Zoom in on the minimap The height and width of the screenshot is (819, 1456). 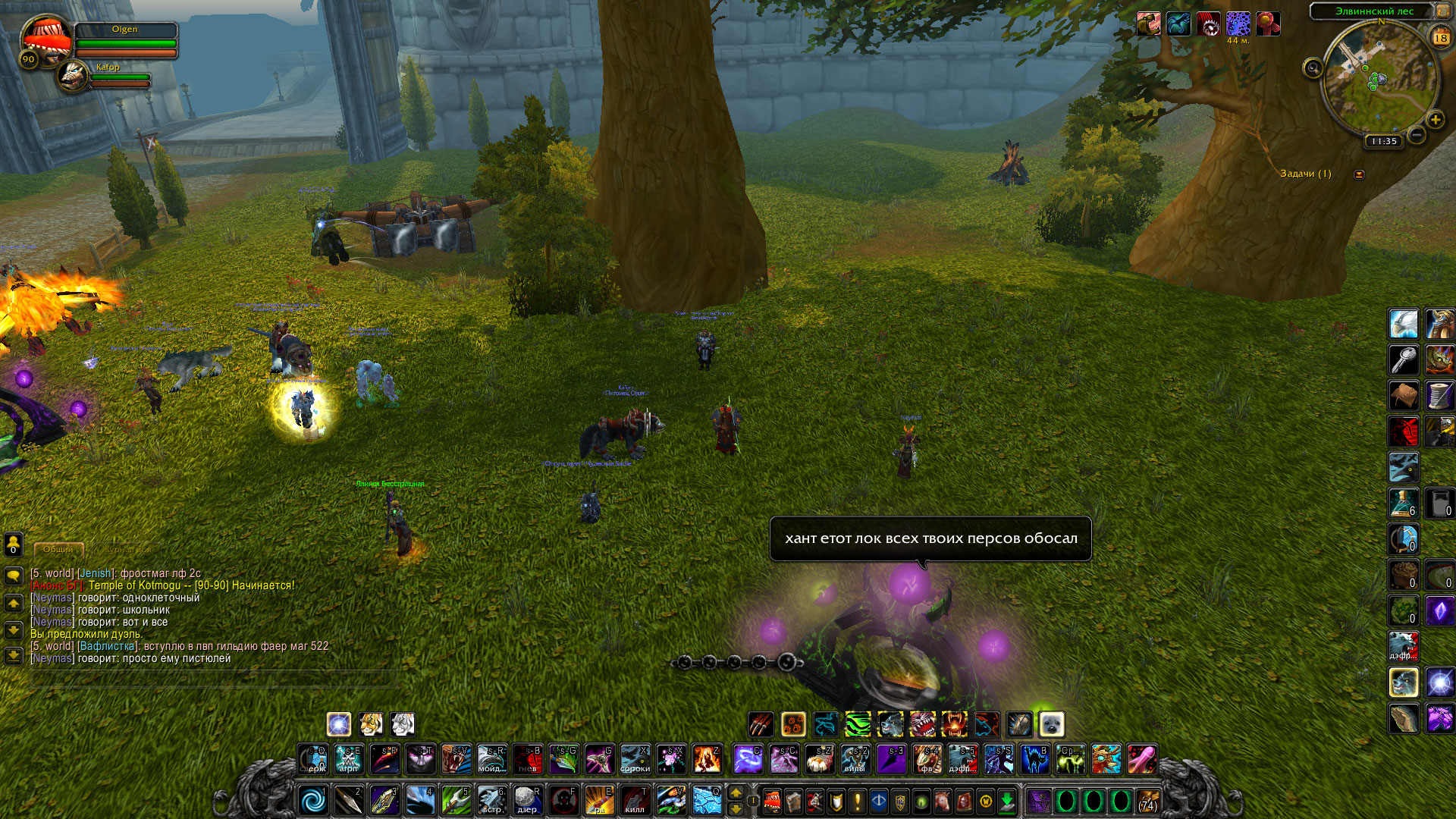(1435, 120)
